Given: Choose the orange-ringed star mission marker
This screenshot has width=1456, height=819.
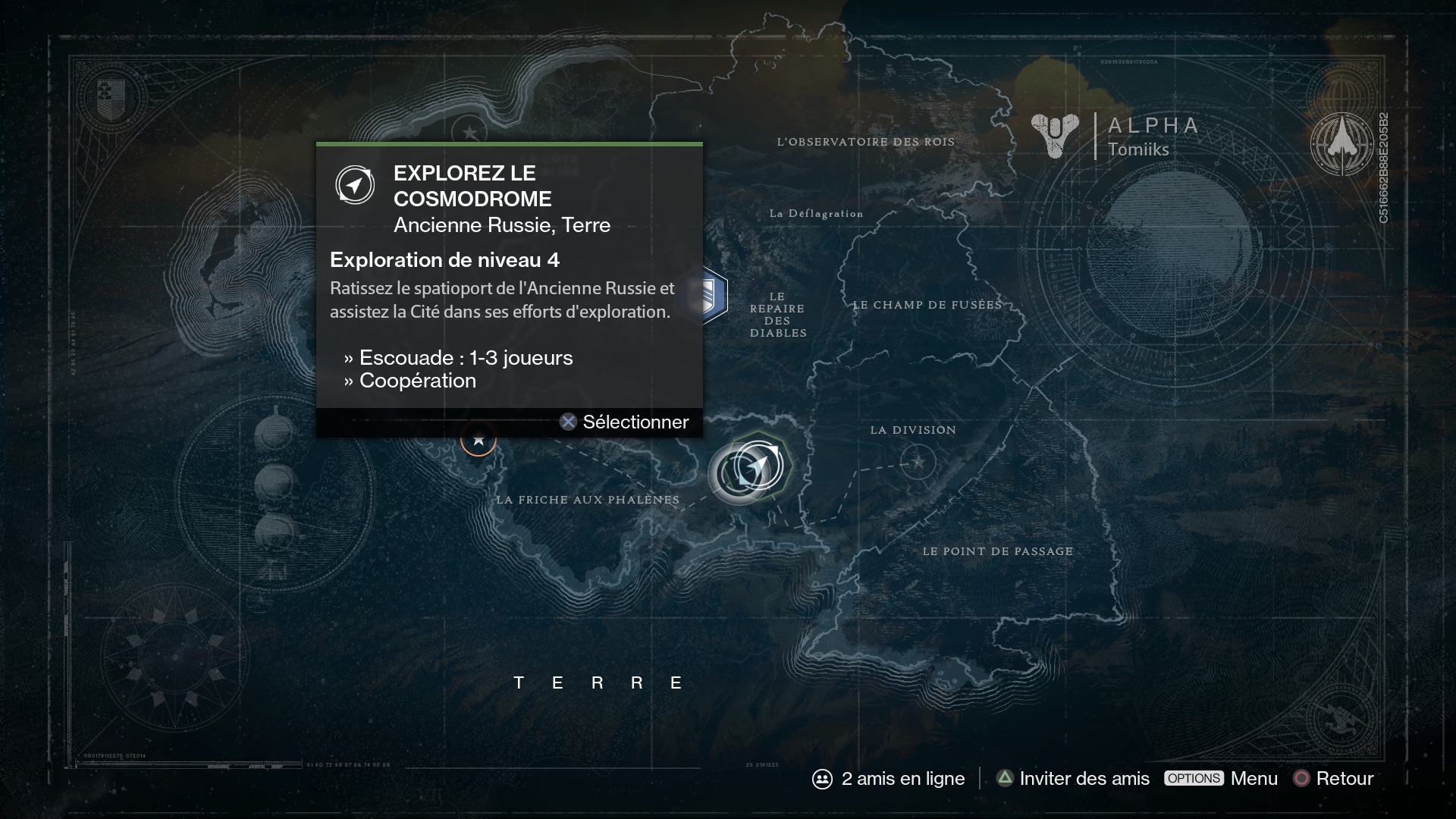Looking at the screenshot, I should (x=479, y=439).
